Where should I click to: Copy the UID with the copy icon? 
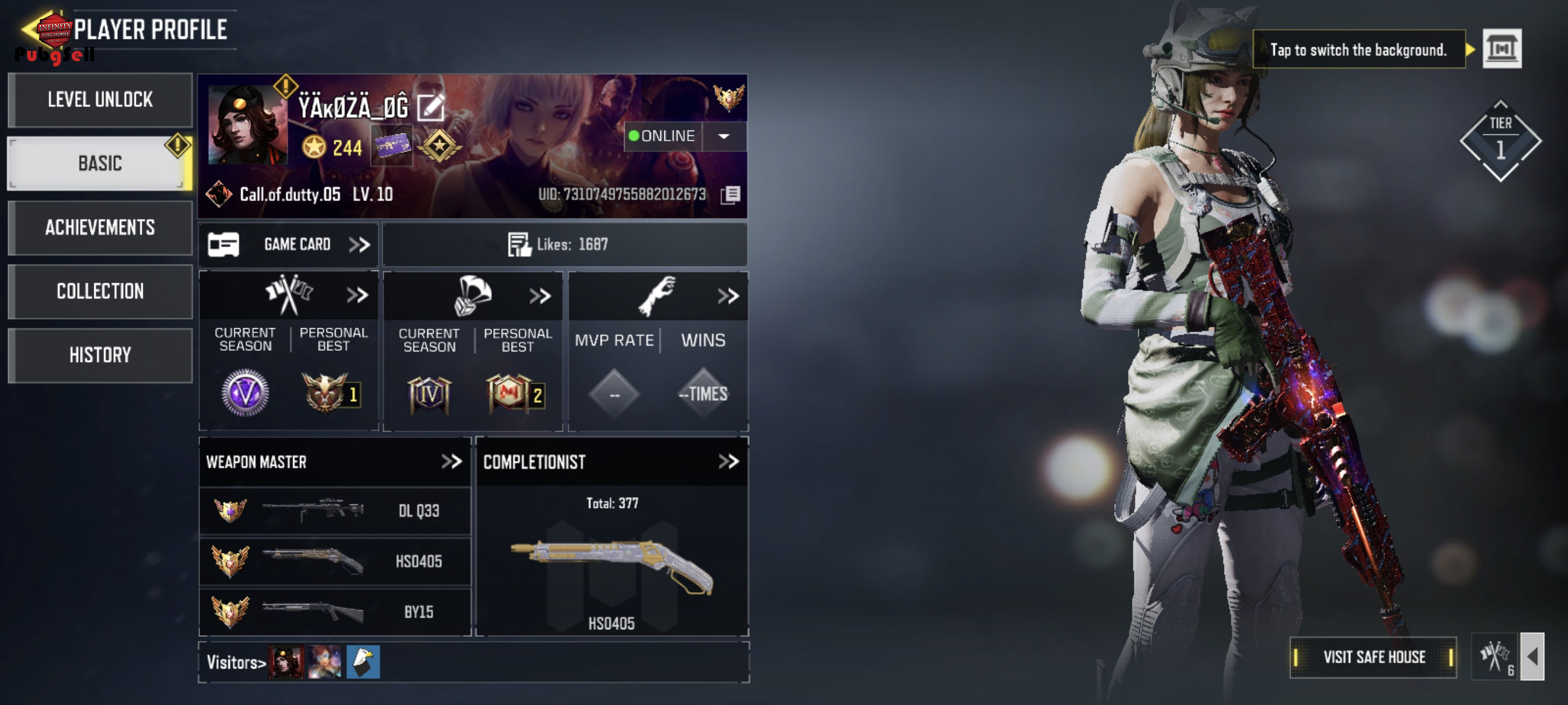tap(730, 195)
